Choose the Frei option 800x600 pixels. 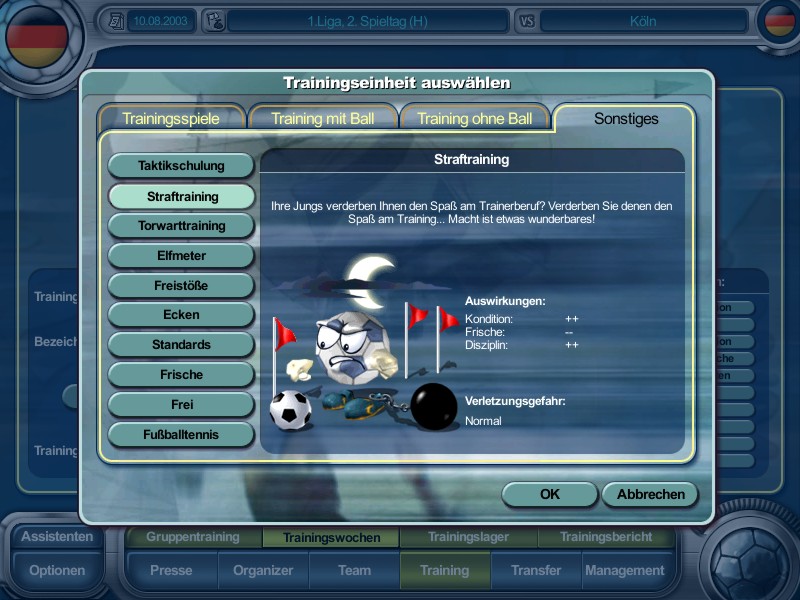click(181, 405)
